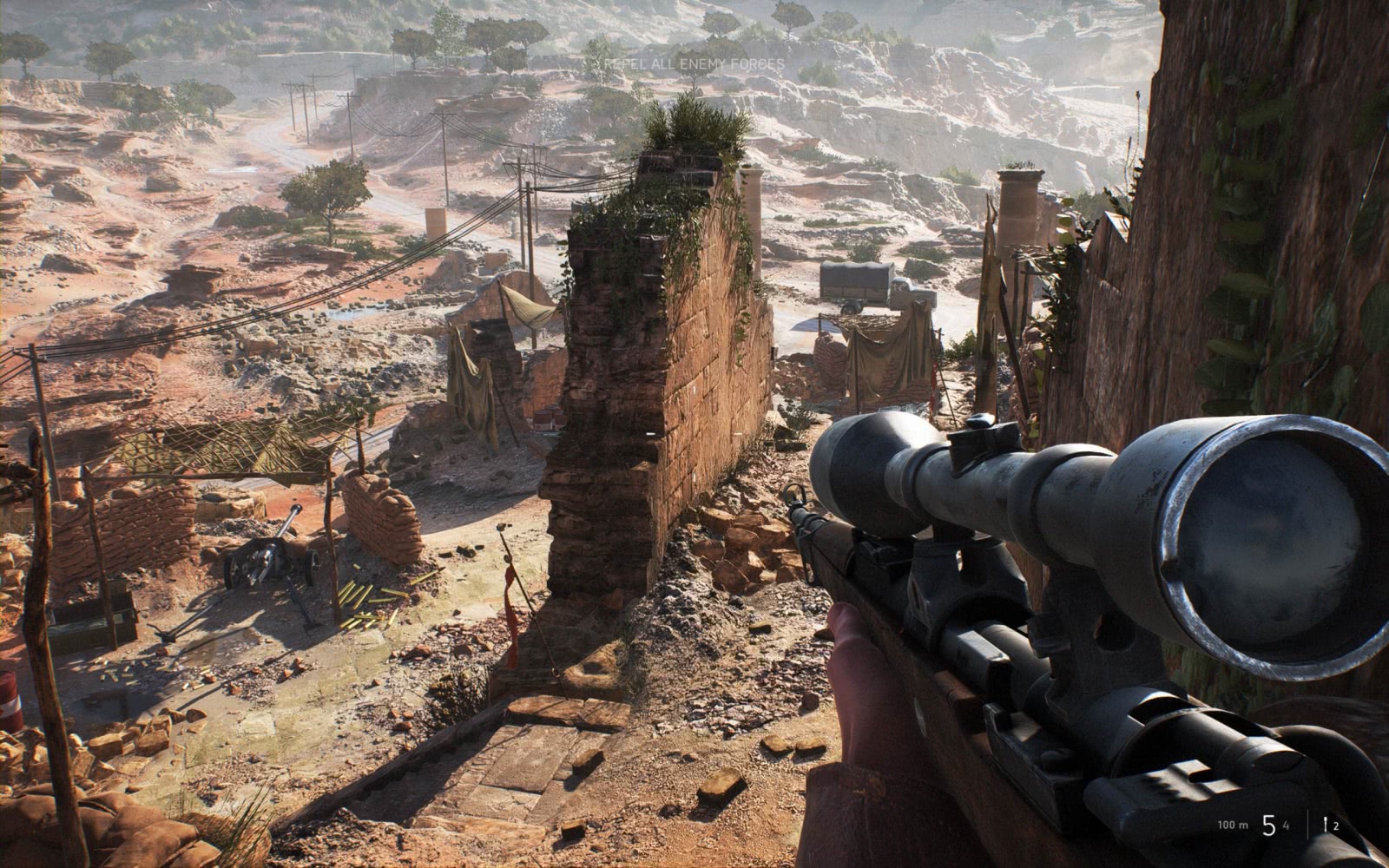The width and height of the screenshot is (1389, 868).
Task: Select the stick grenade icon
Action: pyautogui.click(x=1326, y=825)
